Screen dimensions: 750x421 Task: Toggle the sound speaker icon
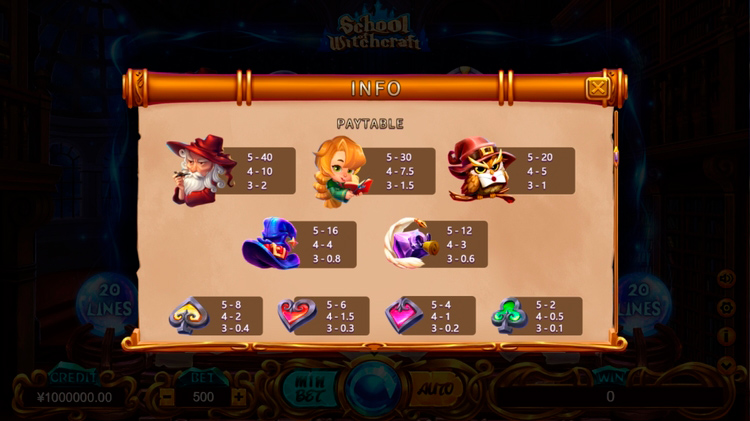727,279
